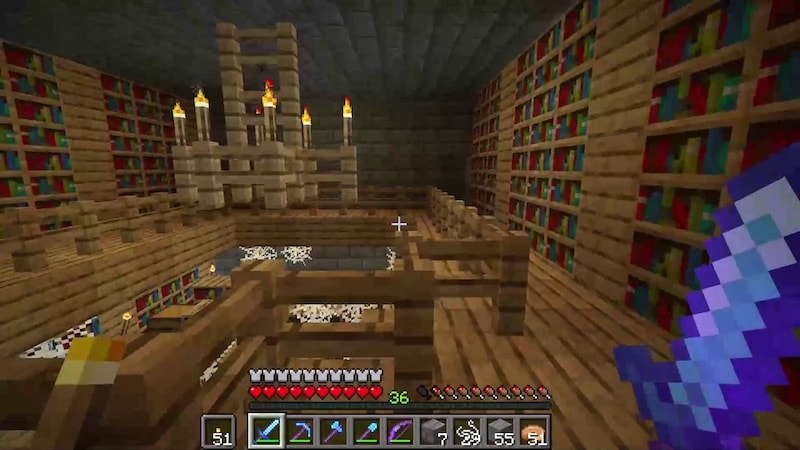Select the enchanted pickaxe hotbar slot

point(300,431)
